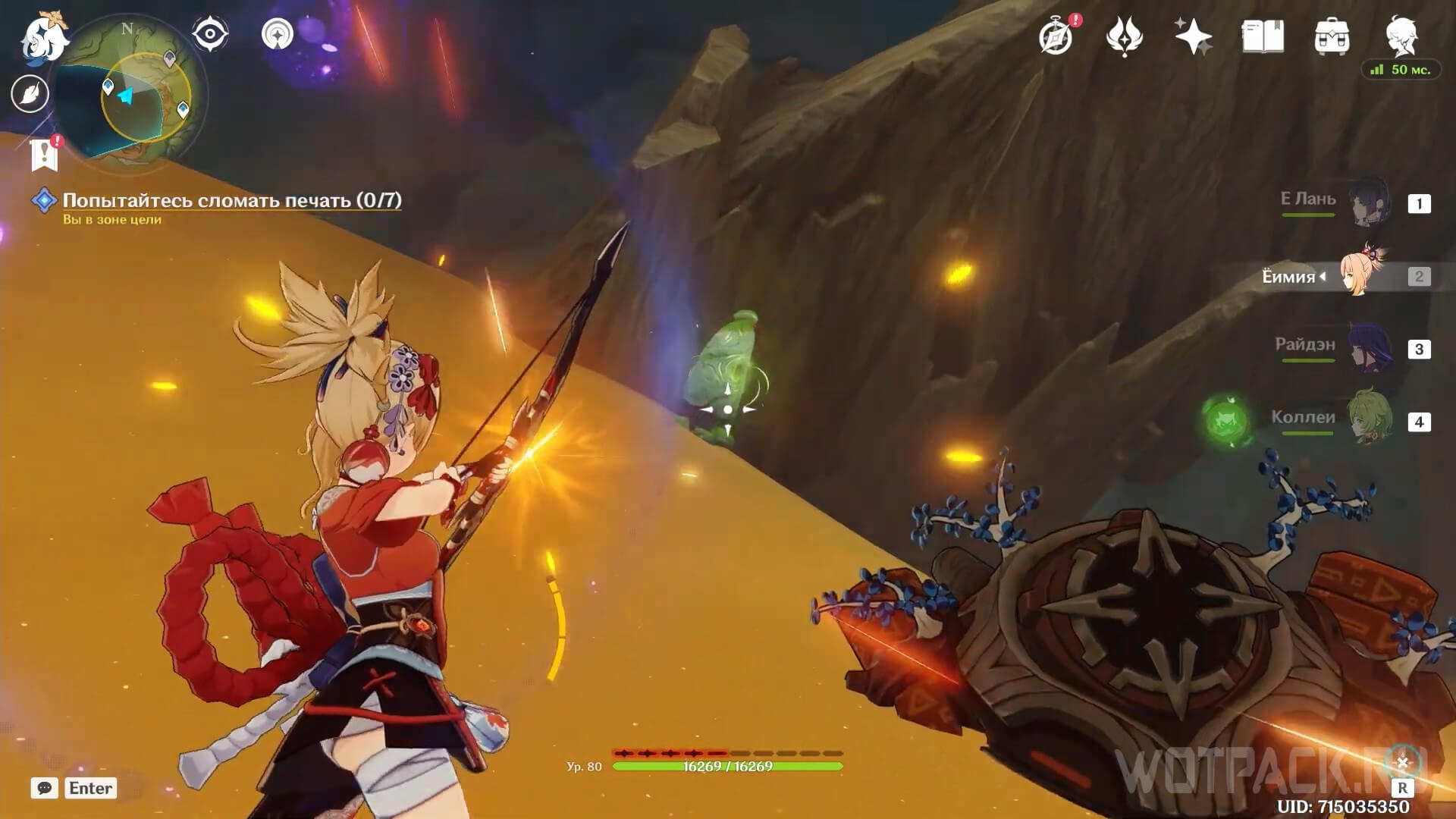Open the battle pass icon
Viewport: 1456px width, 819px height.
[1124, 37]
